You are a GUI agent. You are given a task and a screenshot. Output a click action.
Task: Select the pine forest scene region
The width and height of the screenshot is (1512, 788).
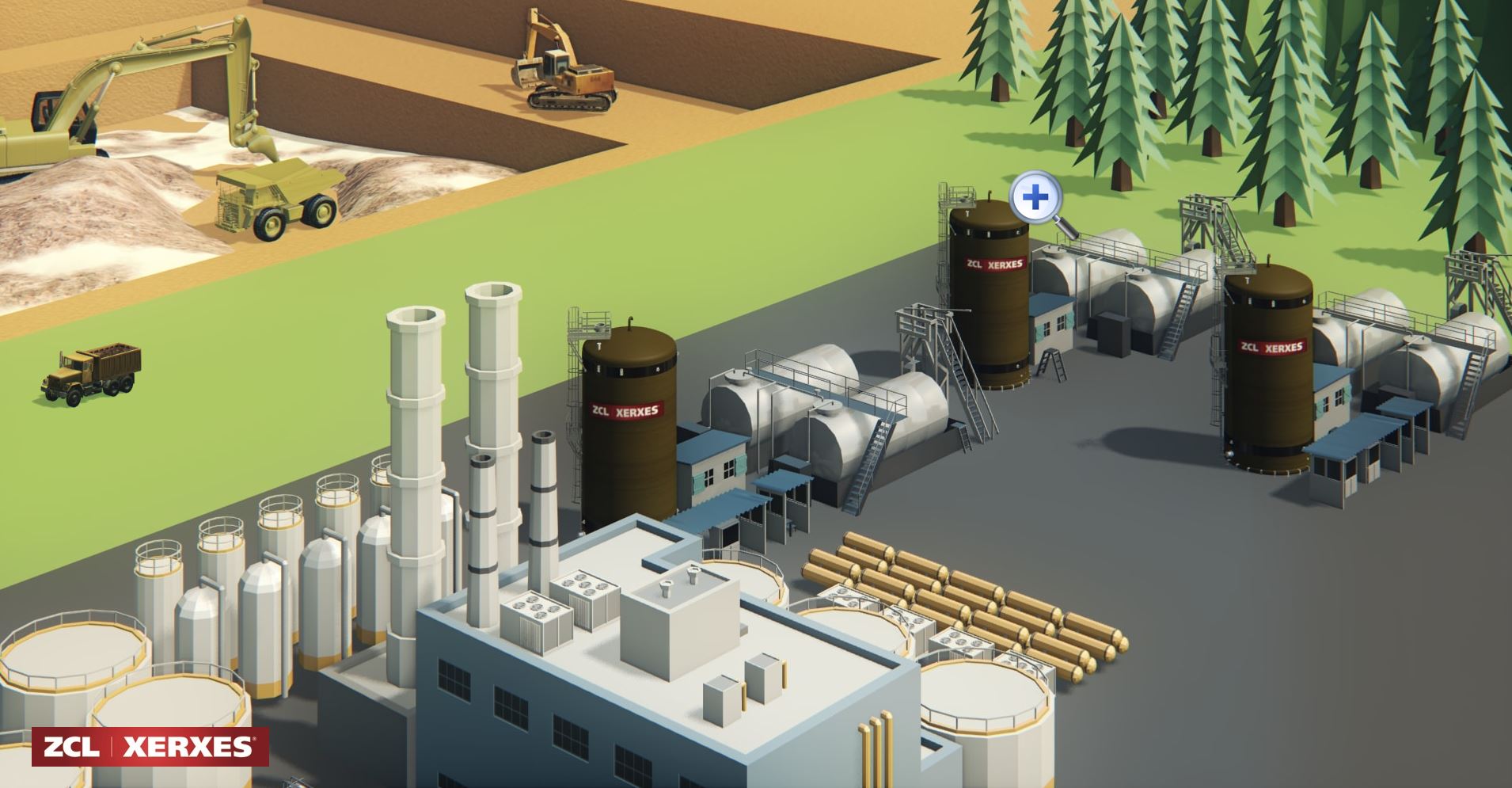pyautogui.click(x=1267, y=95)
